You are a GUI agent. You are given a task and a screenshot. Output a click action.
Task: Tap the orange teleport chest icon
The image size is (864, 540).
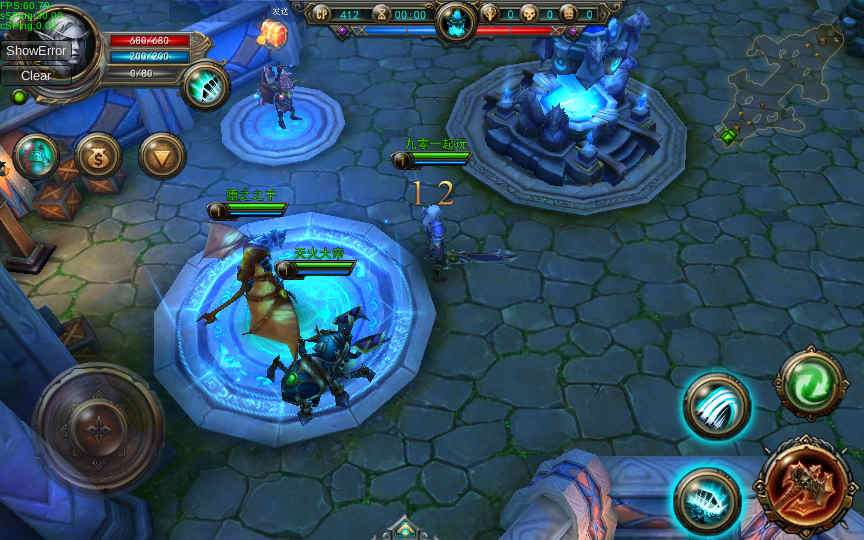[272, 33]
